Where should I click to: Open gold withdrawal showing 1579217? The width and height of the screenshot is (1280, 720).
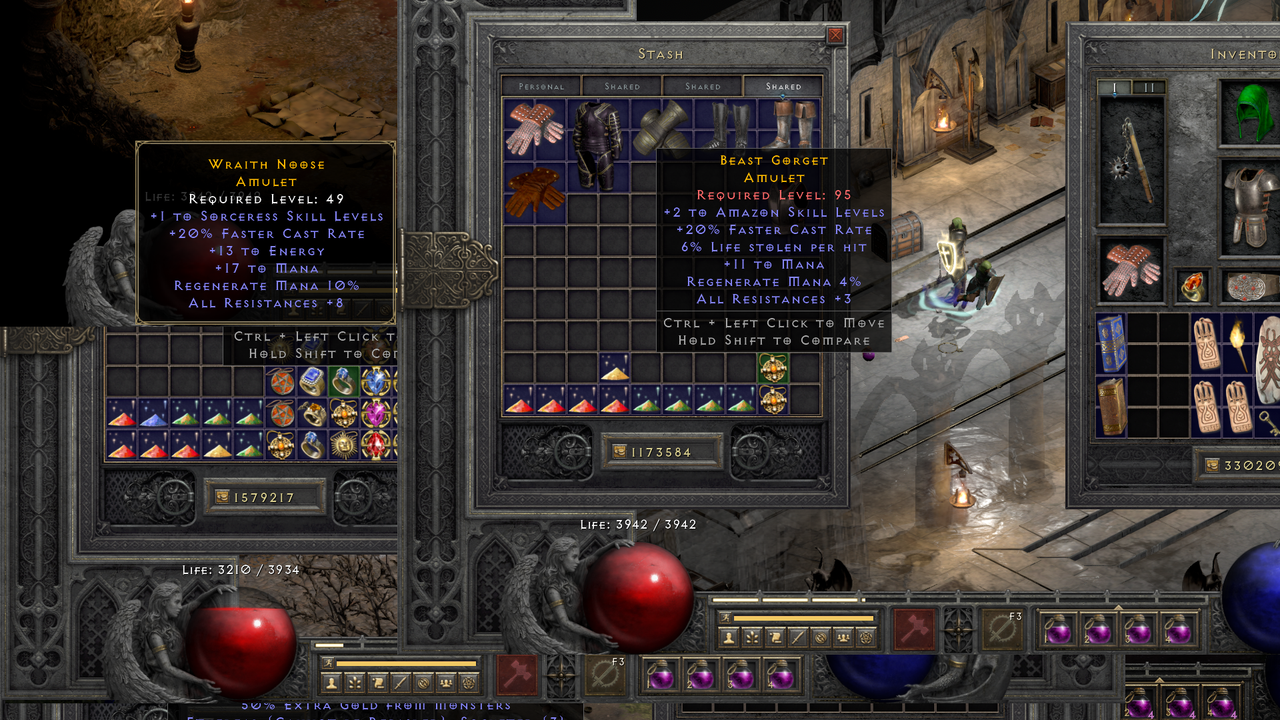click(x=265, y=496)
